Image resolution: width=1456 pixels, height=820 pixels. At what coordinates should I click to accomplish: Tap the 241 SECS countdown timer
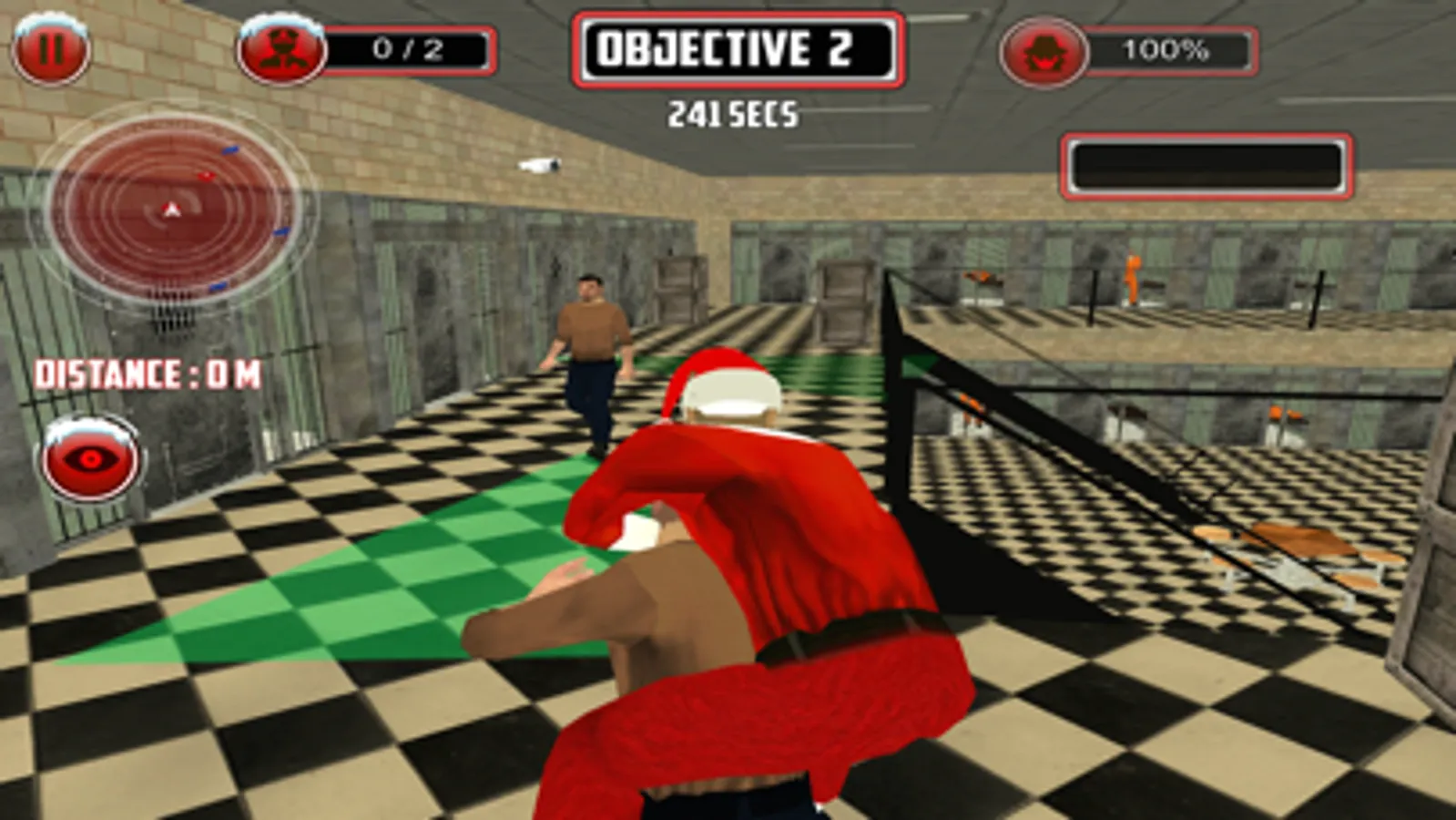[x=734, y=111]
